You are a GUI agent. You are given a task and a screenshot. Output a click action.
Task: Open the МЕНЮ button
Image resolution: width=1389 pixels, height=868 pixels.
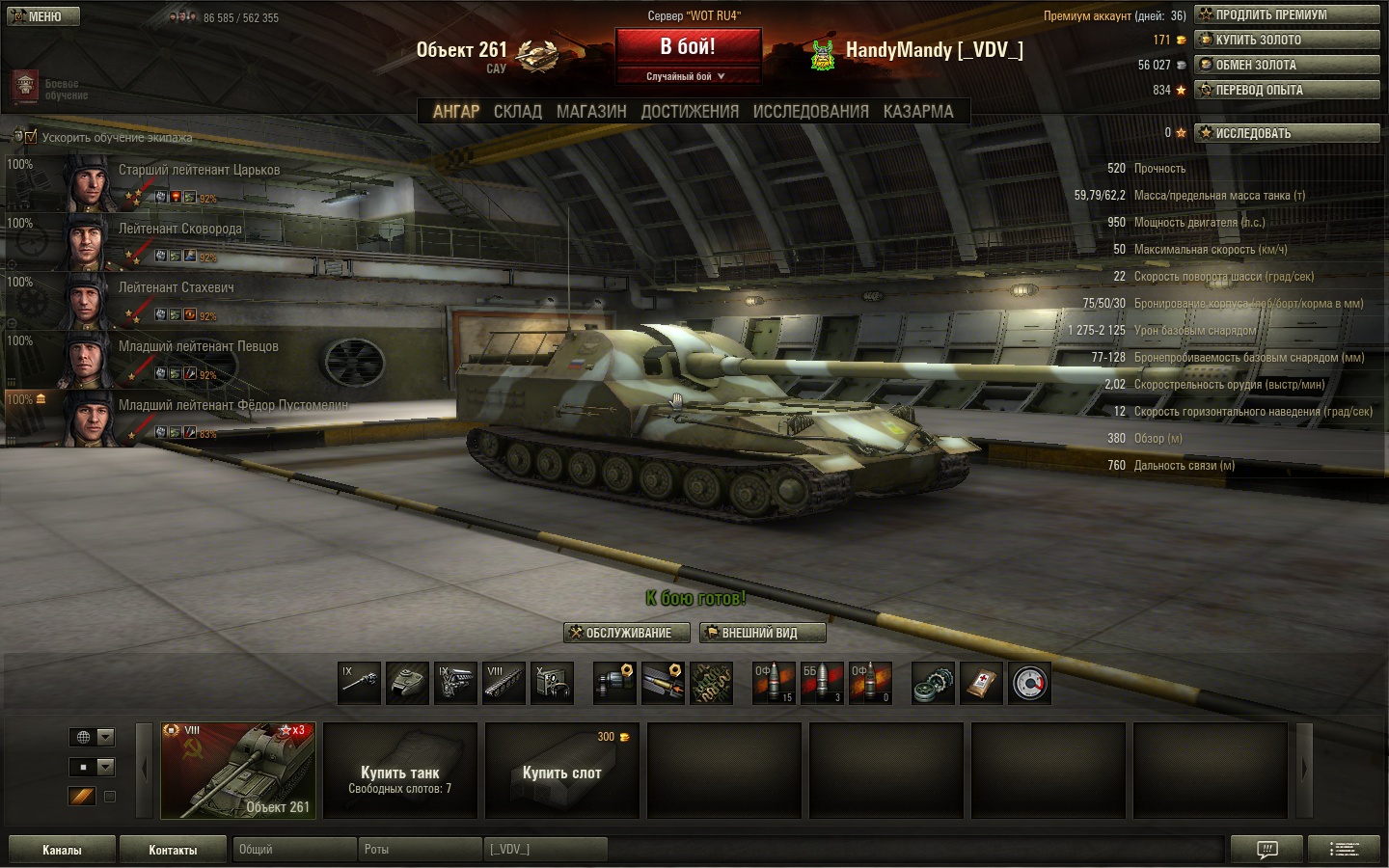point(43,16)
